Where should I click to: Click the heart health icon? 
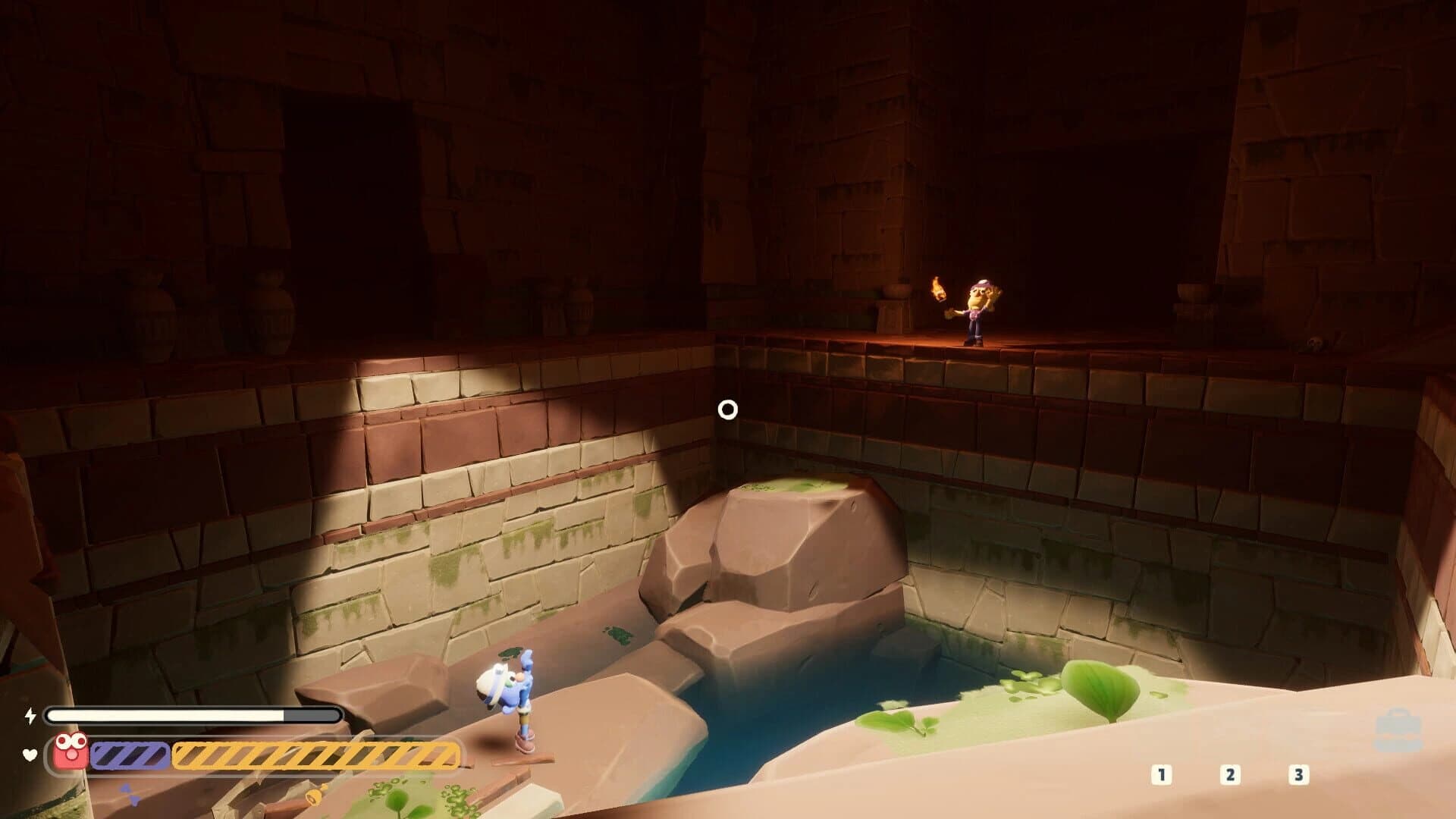tap(29, 755)
